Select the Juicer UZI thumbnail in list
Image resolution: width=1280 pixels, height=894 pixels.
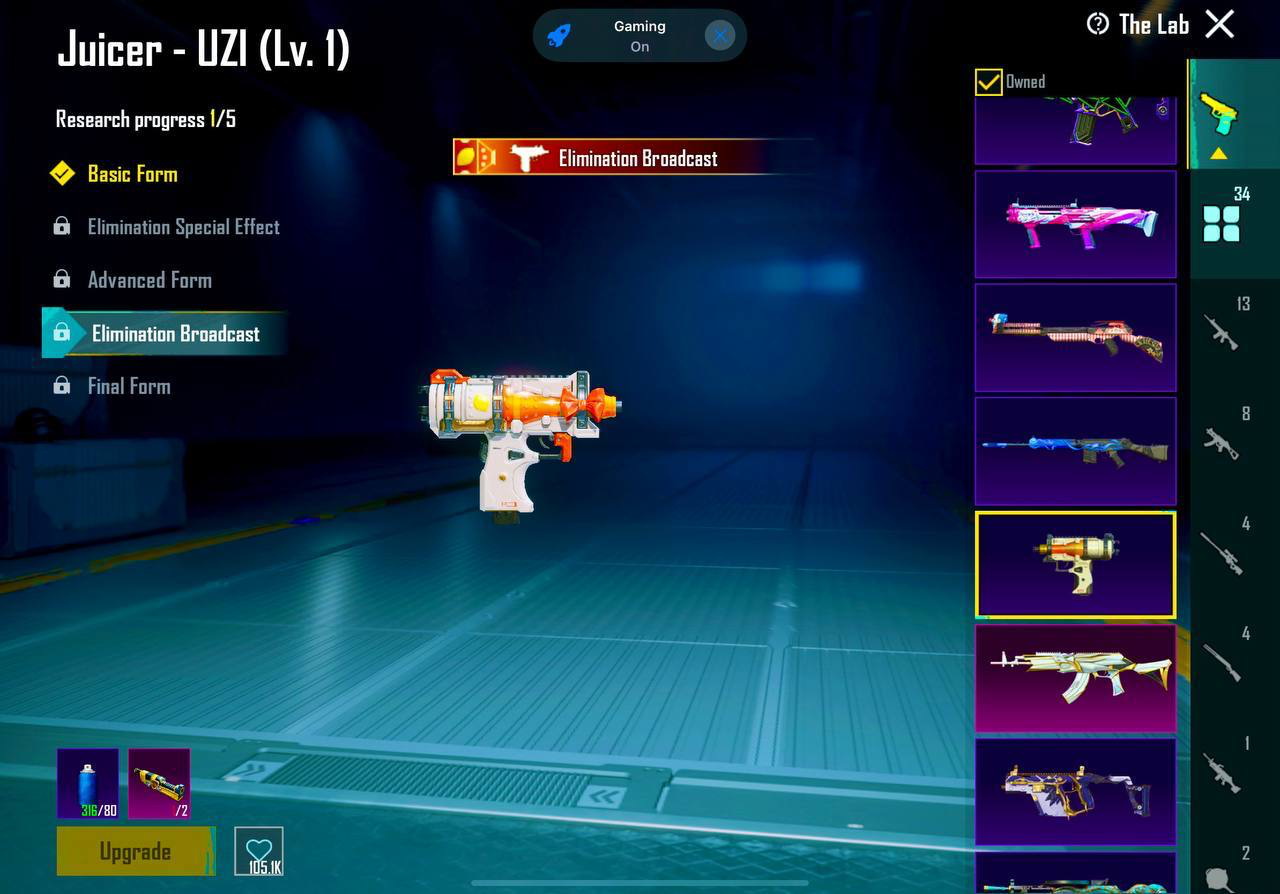click(x=1075, y=564)
